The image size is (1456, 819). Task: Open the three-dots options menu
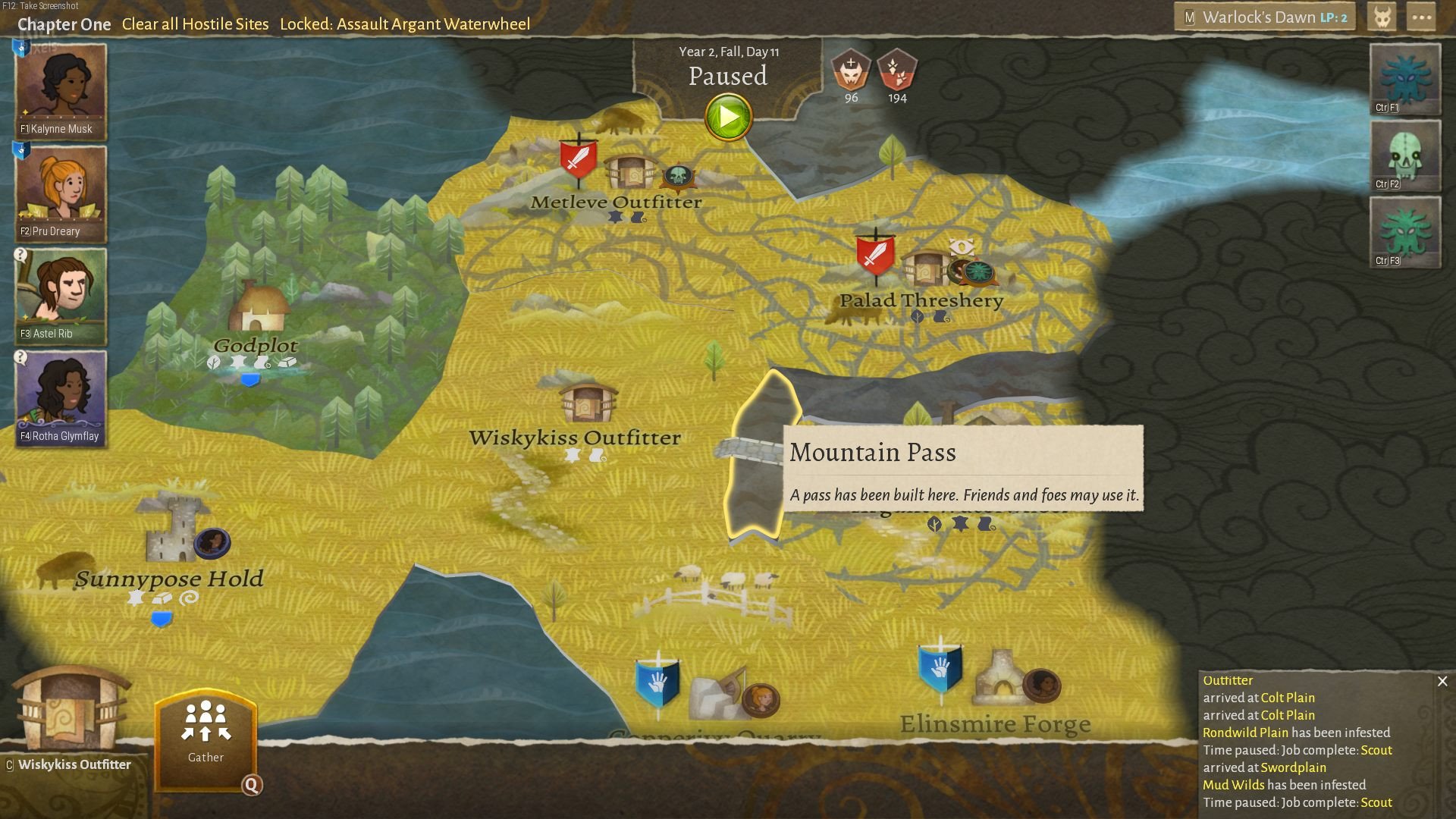click(x=1421, y=17)
